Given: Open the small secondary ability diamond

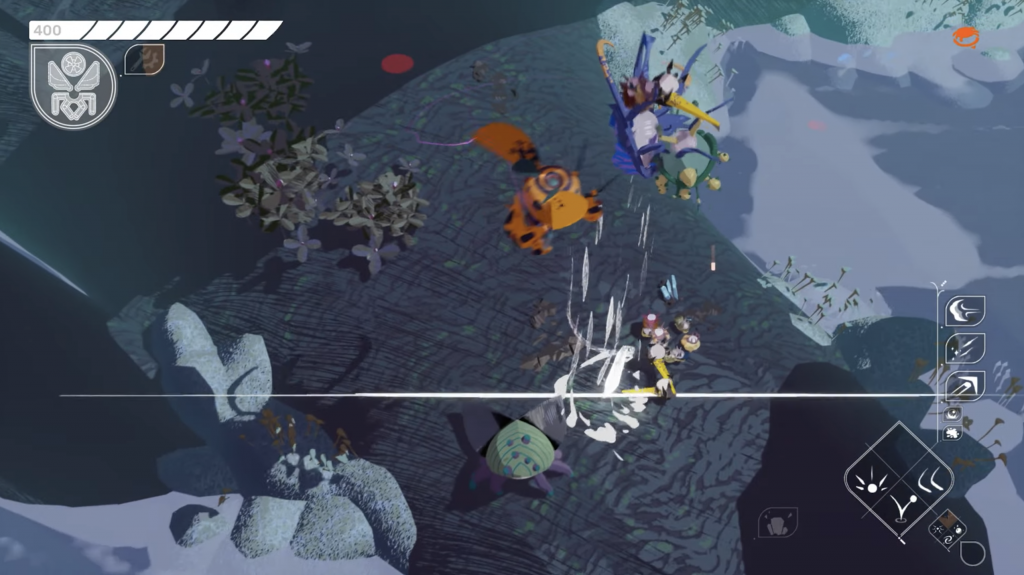Looking at the screenshot, I should [946, 530].
